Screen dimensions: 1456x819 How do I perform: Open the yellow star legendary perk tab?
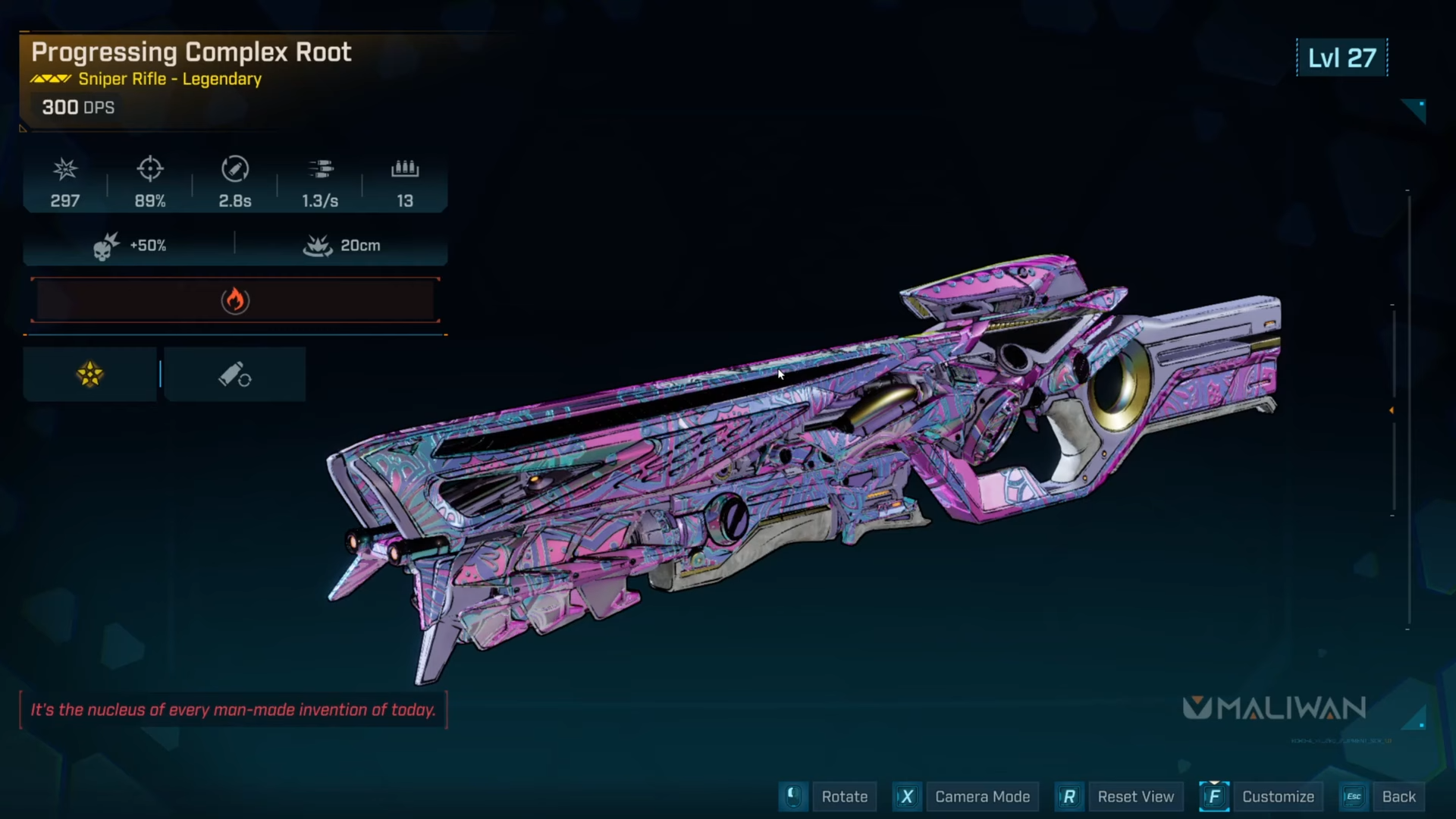point(90,374)
